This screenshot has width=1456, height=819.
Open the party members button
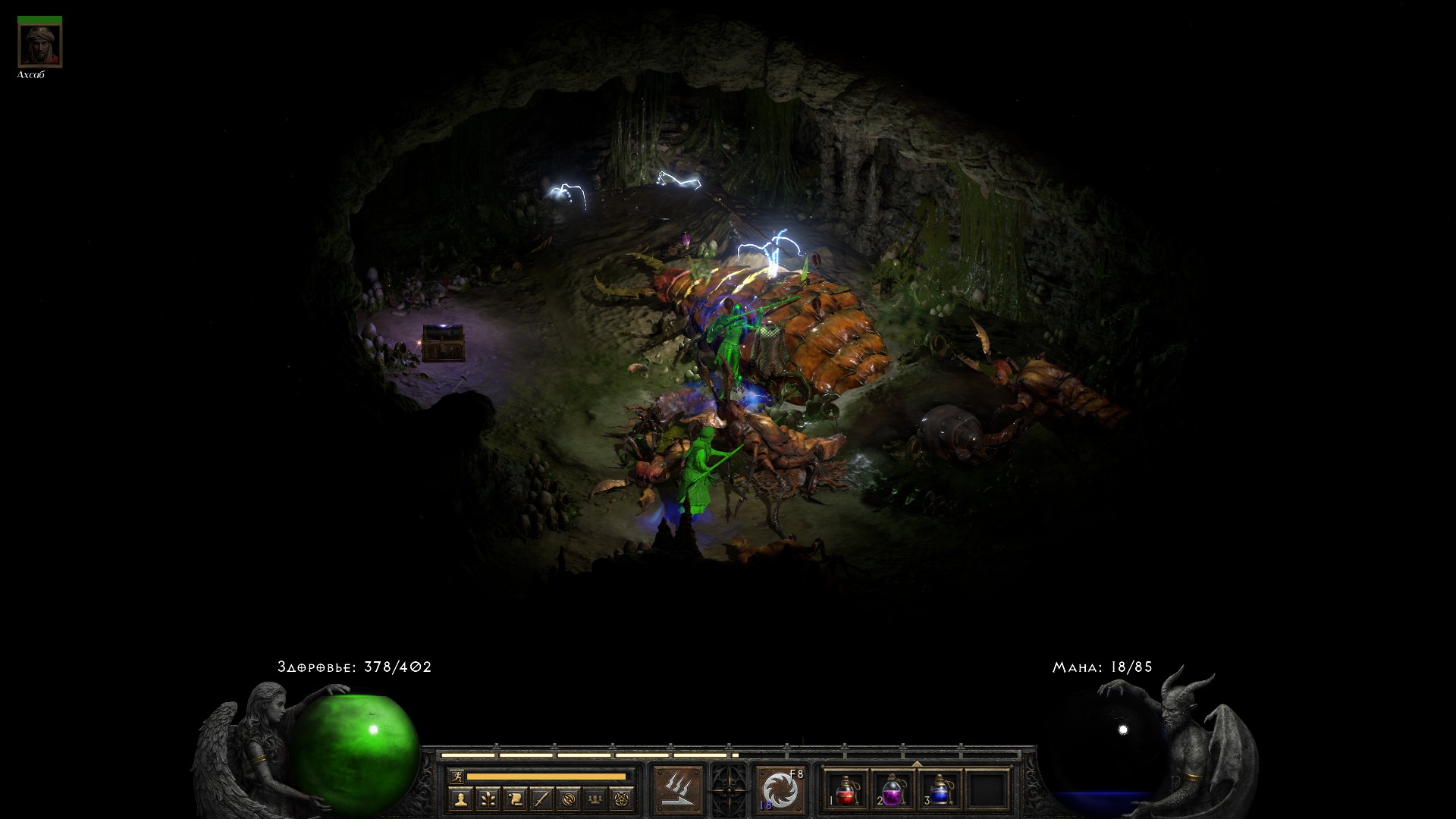(596, 799)
